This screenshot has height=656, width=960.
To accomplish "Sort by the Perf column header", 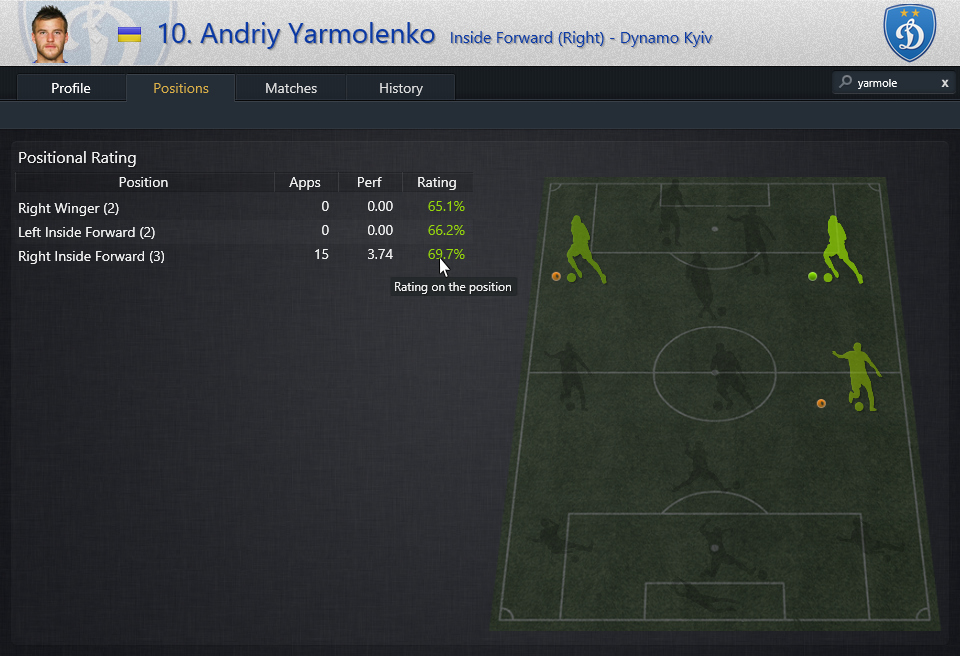I will (369, 182).
